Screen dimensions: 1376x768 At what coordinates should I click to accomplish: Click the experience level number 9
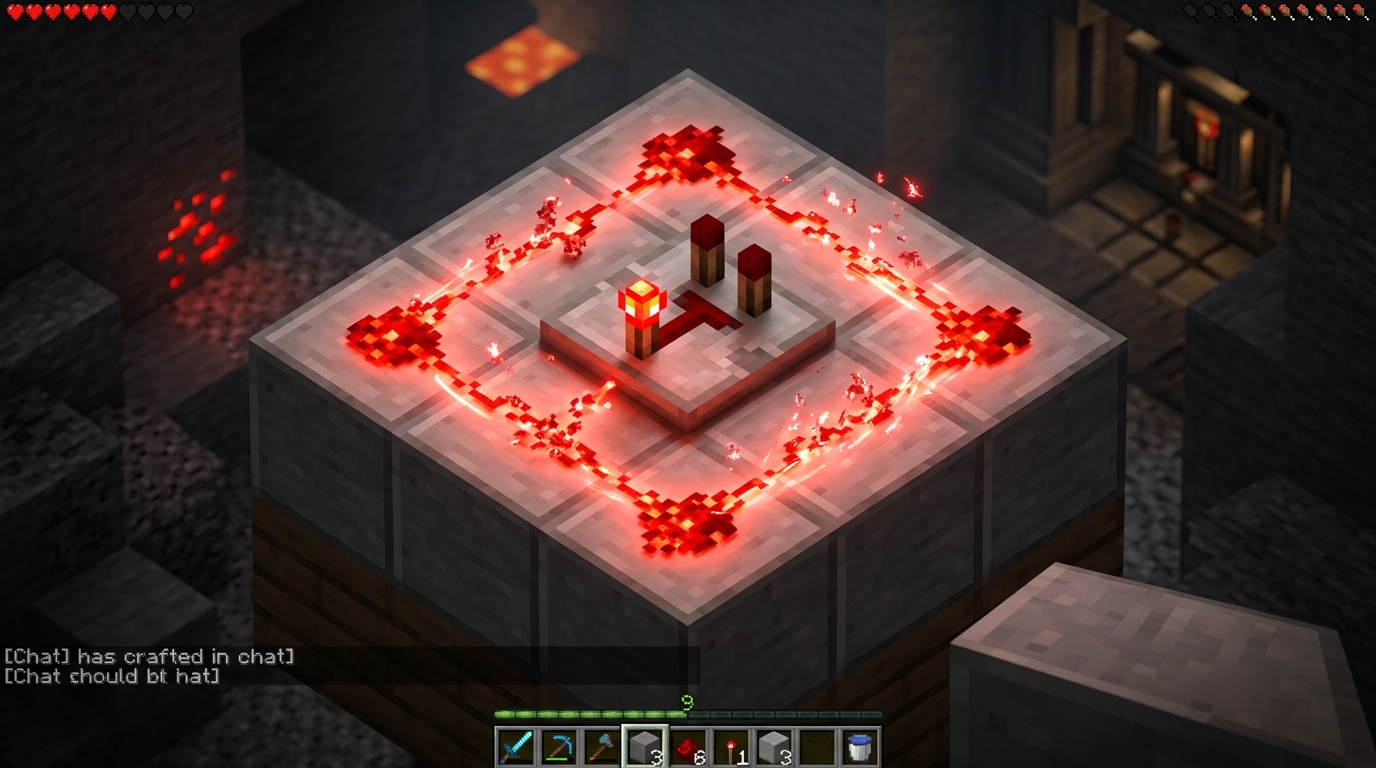point(685,700)
